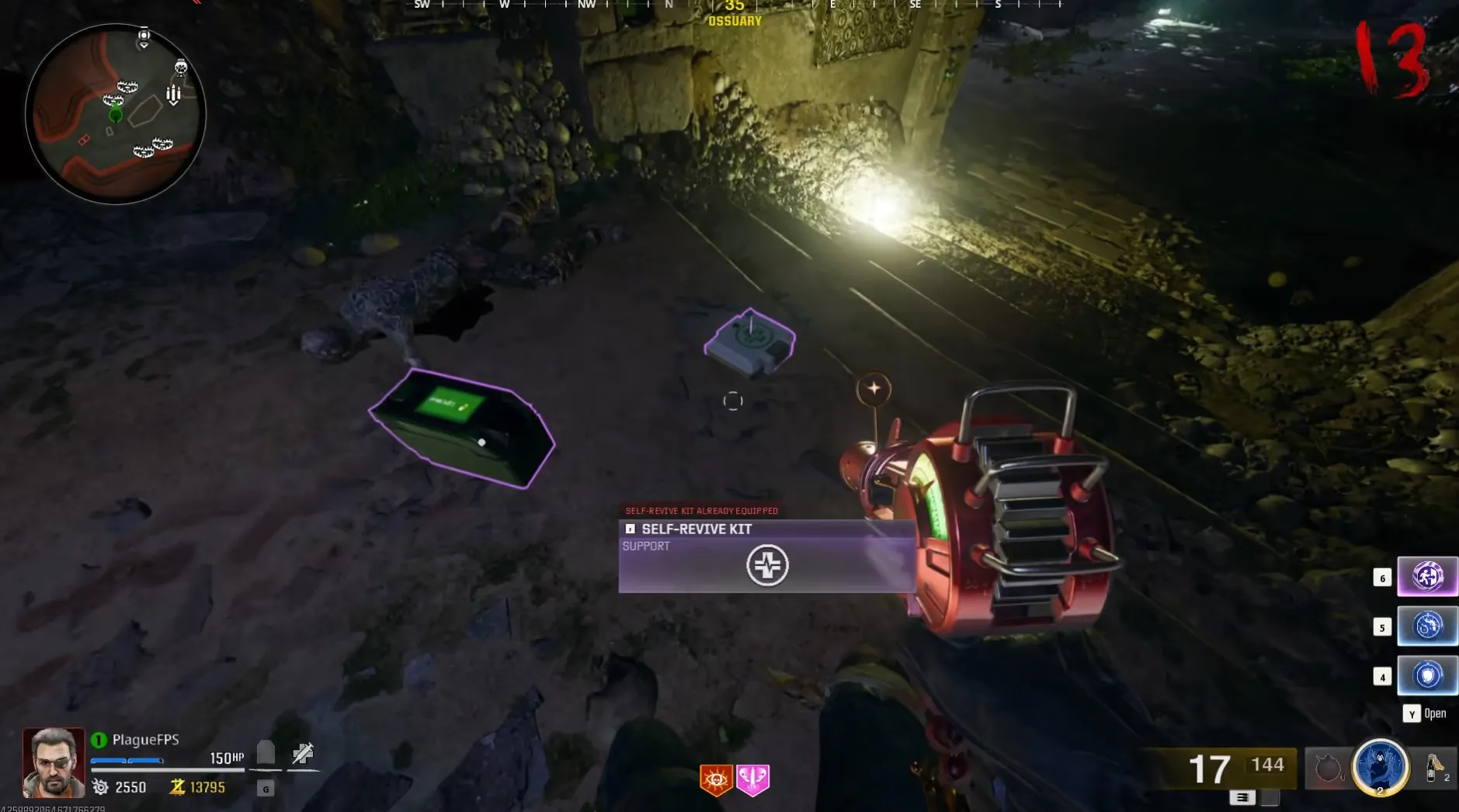
Task: Select the self-revive syringe icon
Action: click(x=303, y=752)
